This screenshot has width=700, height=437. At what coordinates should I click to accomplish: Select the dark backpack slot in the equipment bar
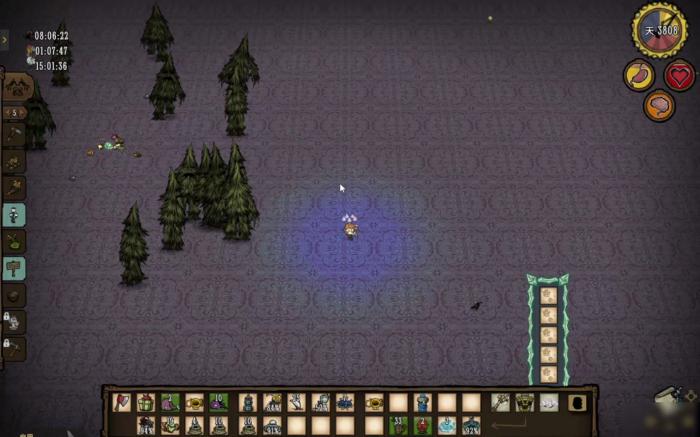tap(576, 402)
